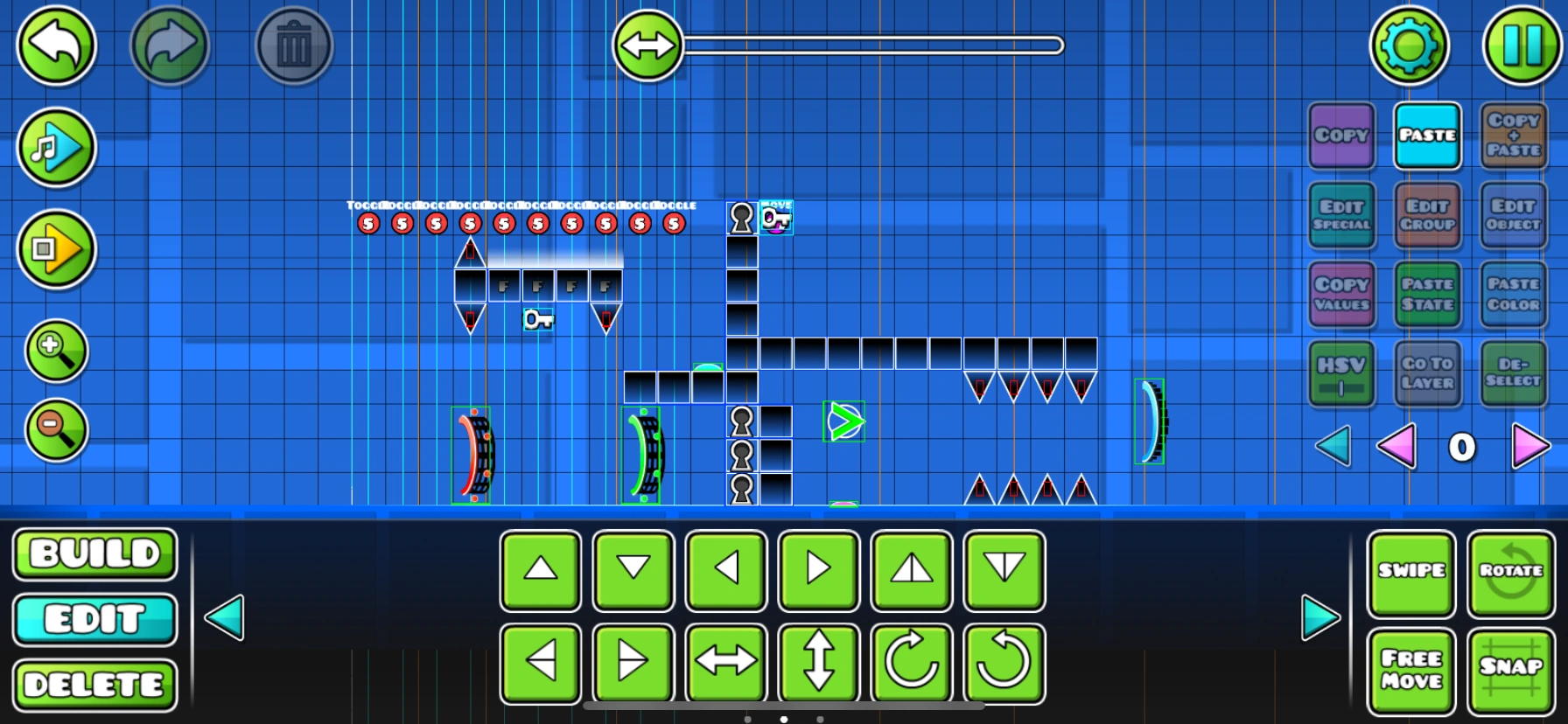Open the trash/delete all icon

pyautogui.click(x=294, y=46)
